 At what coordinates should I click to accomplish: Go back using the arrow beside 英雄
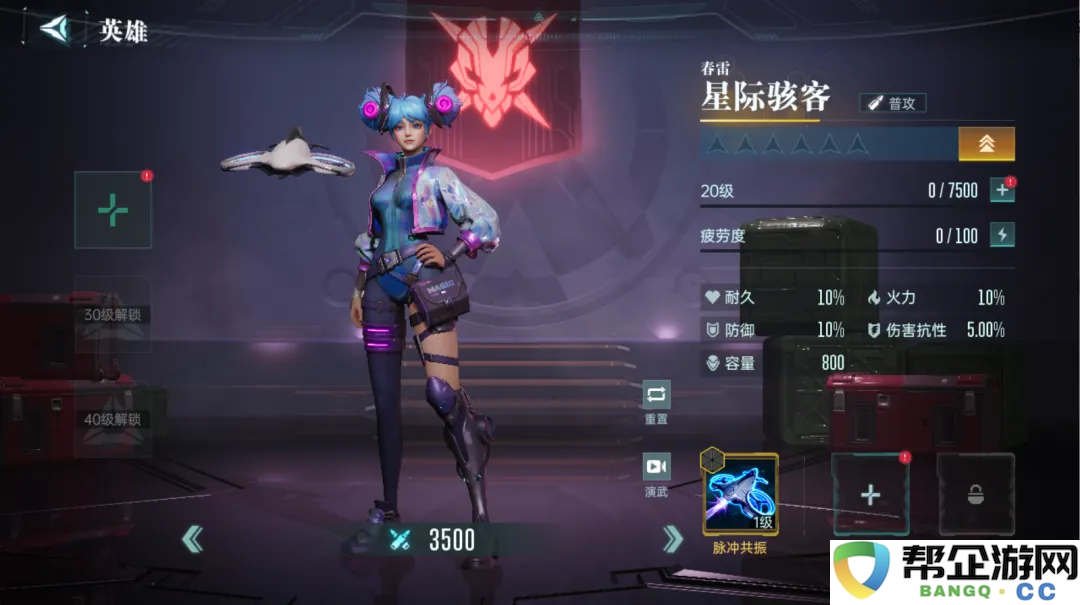[x=56, y=28]
